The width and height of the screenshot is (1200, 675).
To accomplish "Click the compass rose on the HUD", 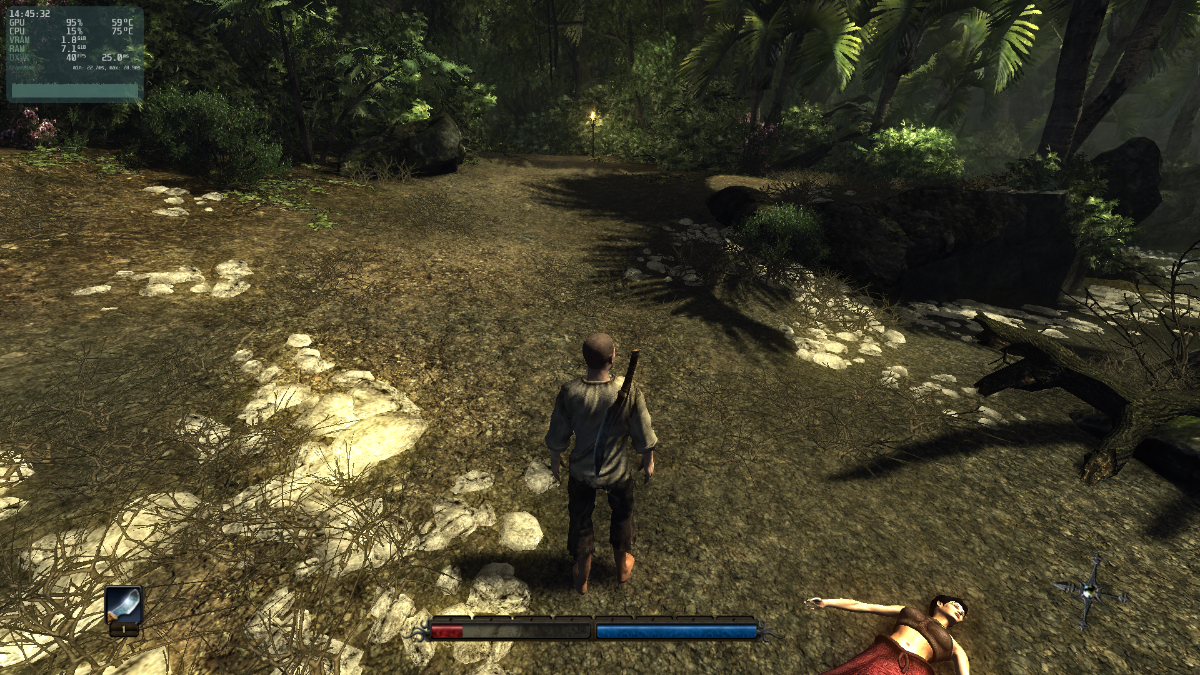I will (1091, 590).
